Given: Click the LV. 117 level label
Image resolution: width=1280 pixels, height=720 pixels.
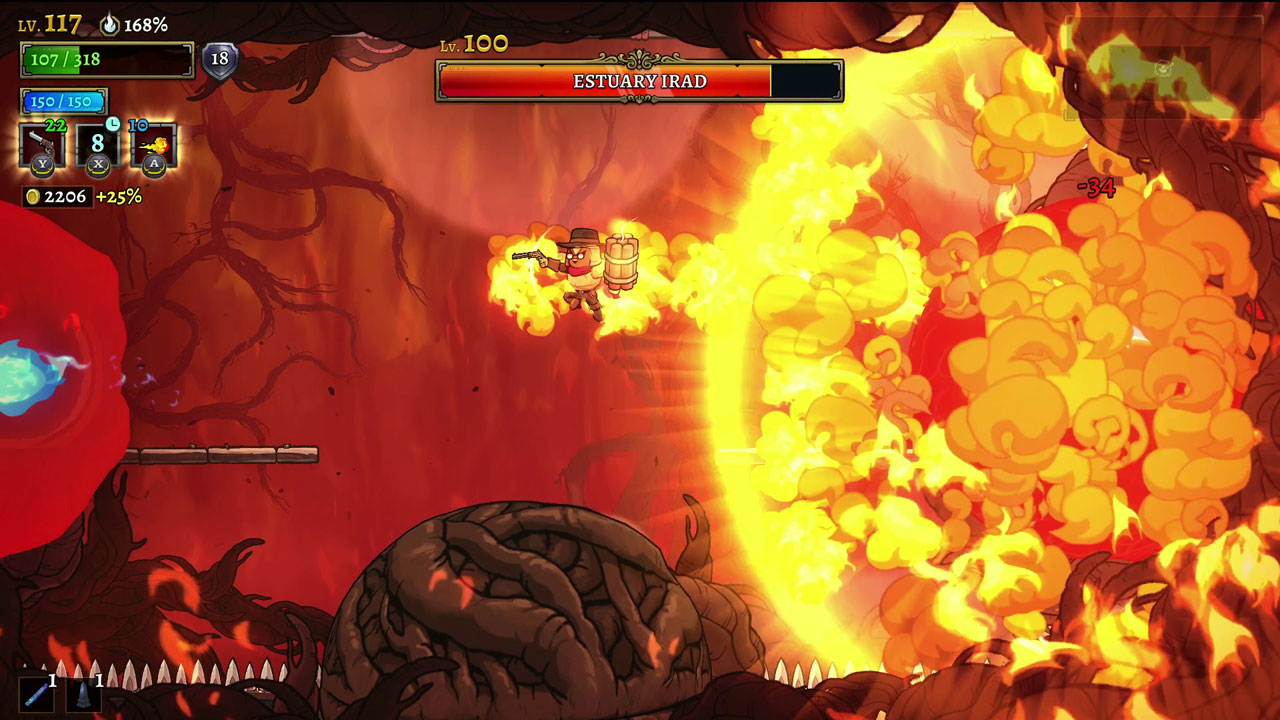Looking at the screenshot, I should click(50, 24).
